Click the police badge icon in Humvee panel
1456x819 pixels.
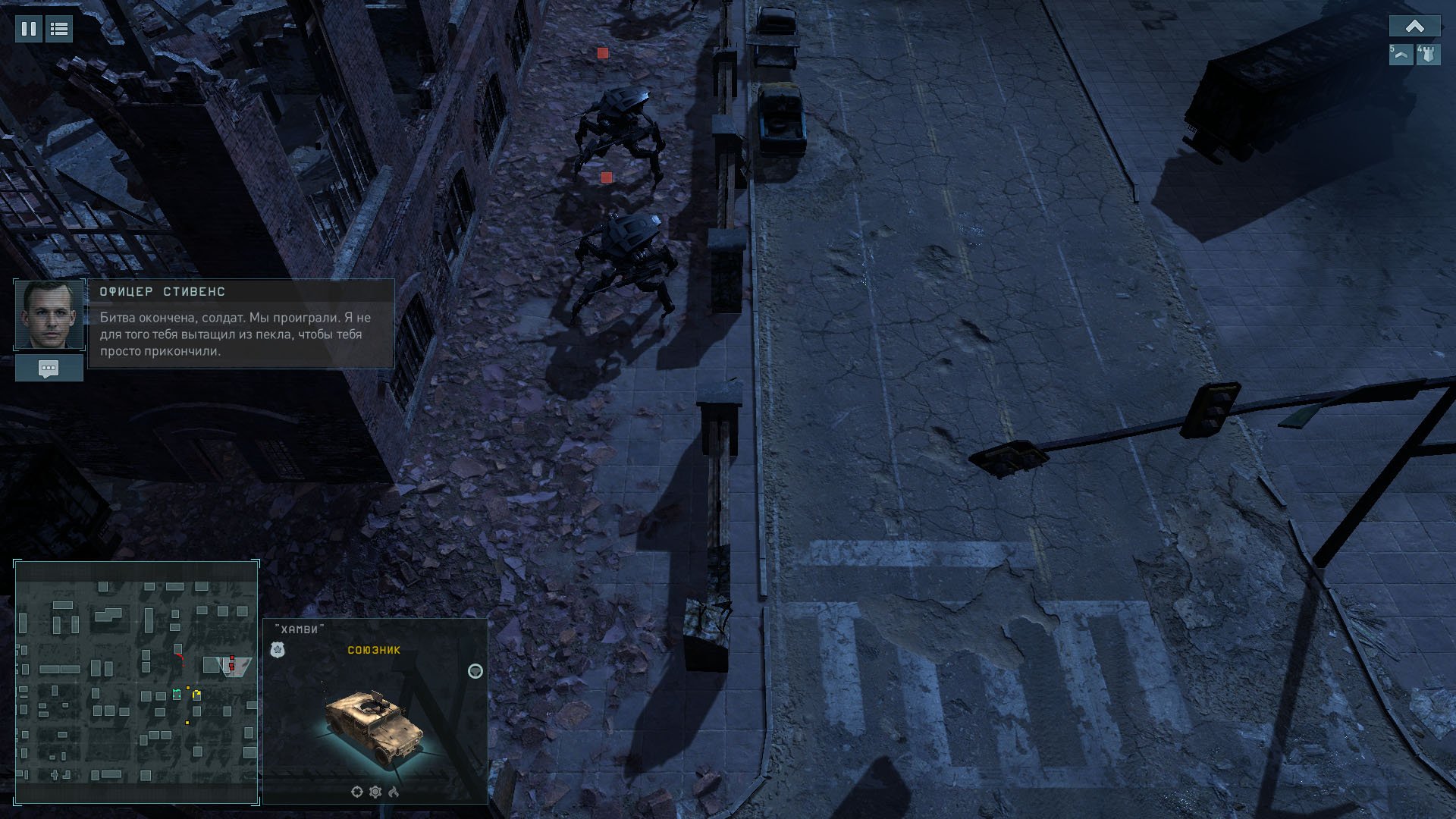(278, 650)
